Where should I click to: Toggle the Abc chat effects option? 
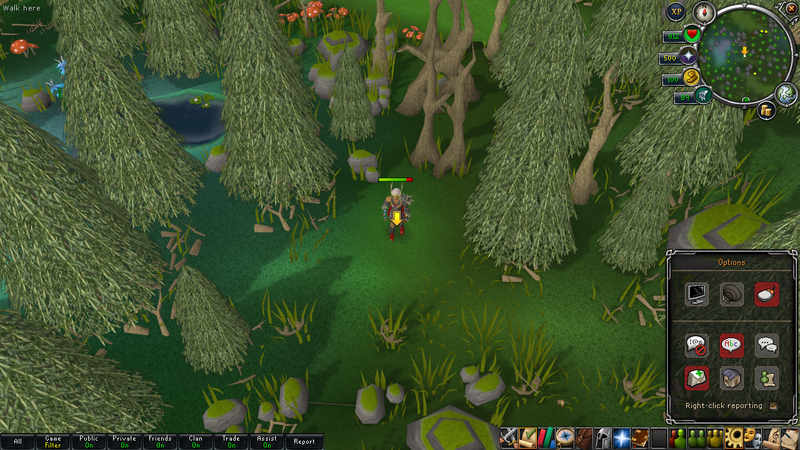pos(732,346)
